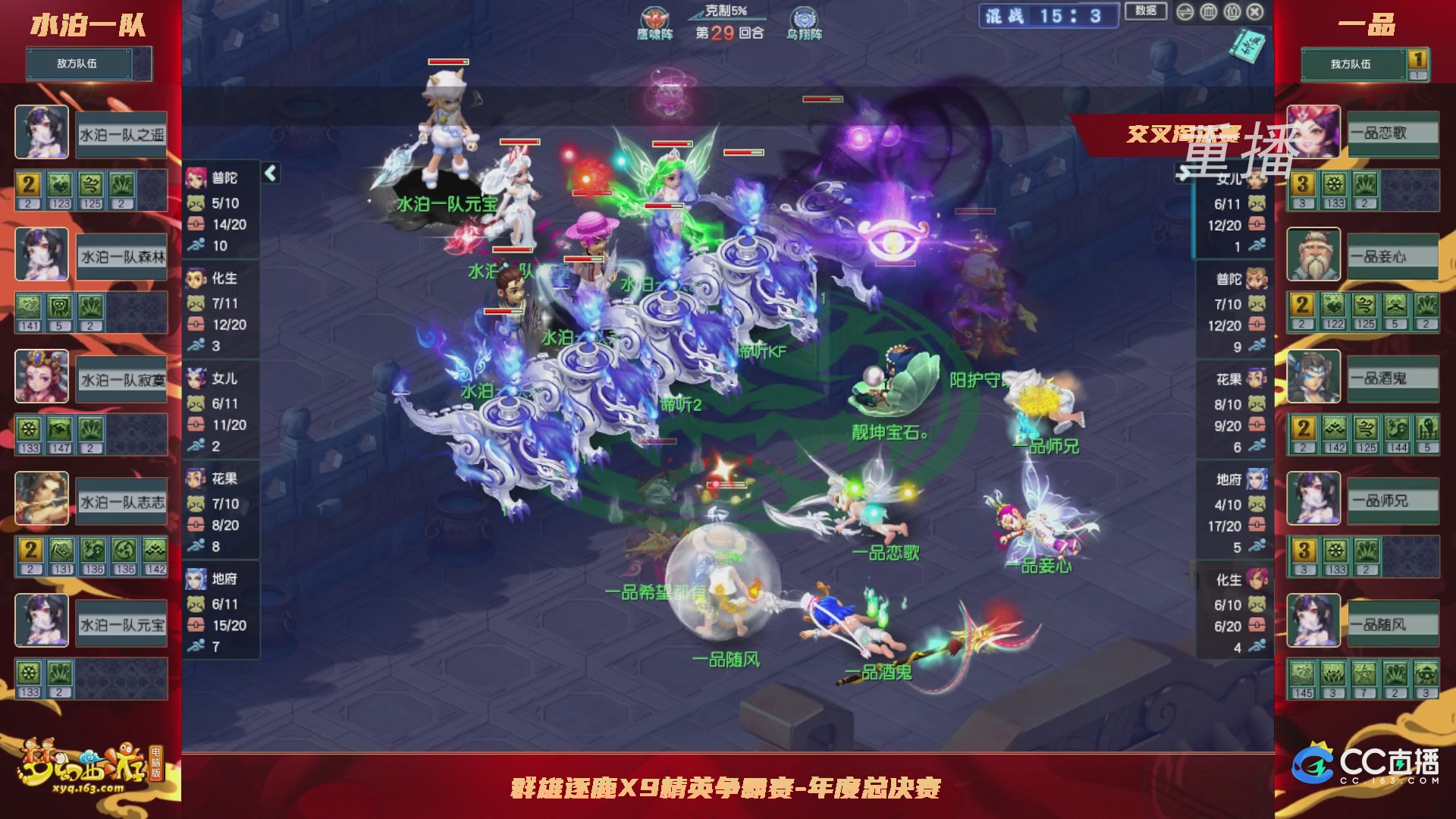Click the 位 circular icon in top toolbar
This screenshot has height=819, width=1456.
coord(1233,12)
